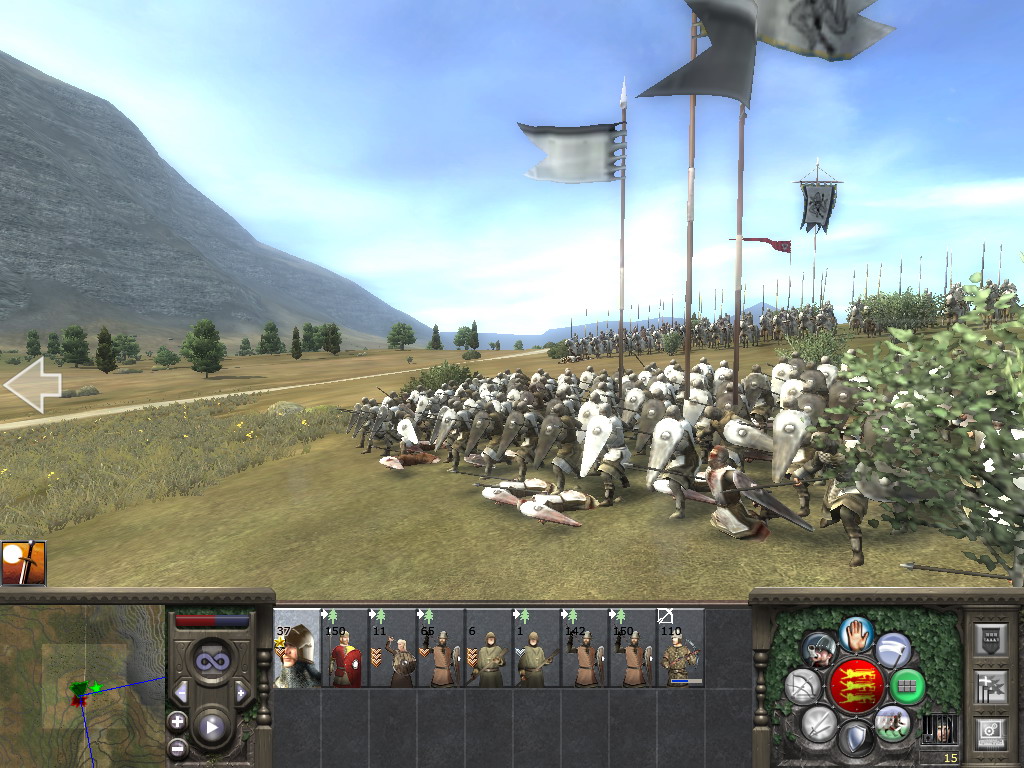Click the red three-lions faction emblem
This screenshot has height=768, width=1024.
[856, 686]
